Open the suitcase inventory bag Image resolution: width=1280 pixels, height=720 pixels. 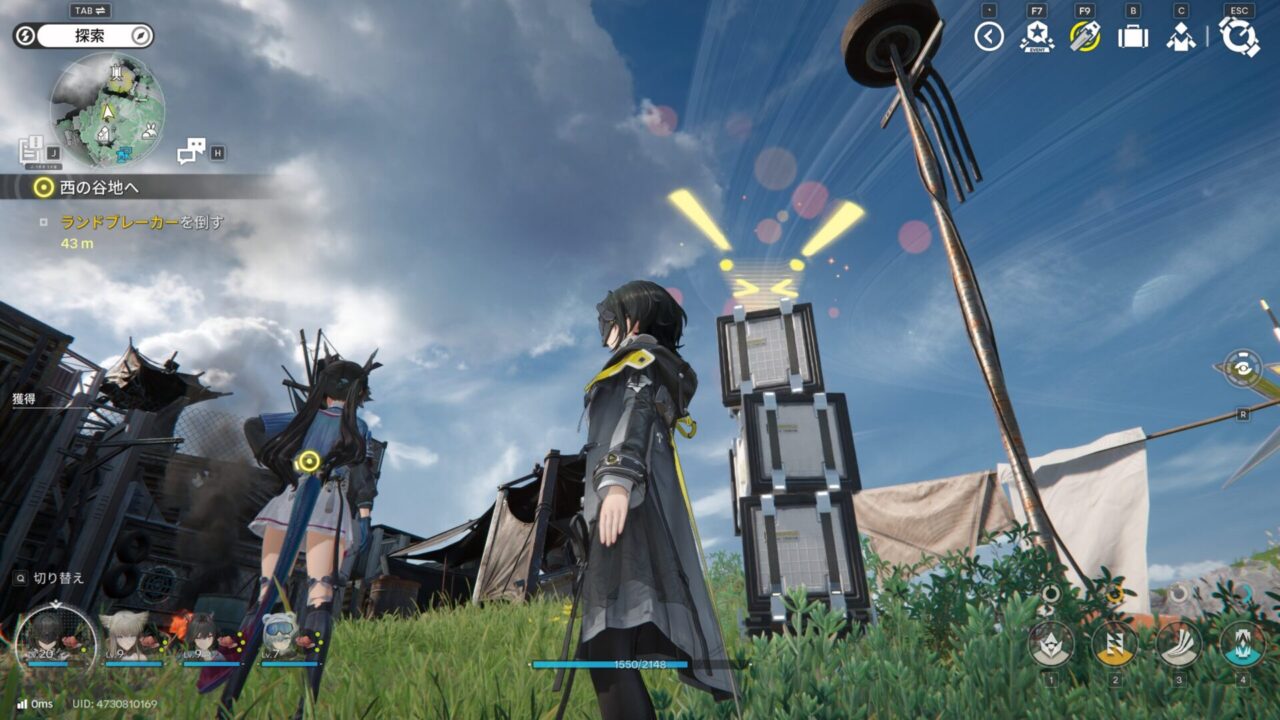pyautogui.click(x=1132, y=37)
